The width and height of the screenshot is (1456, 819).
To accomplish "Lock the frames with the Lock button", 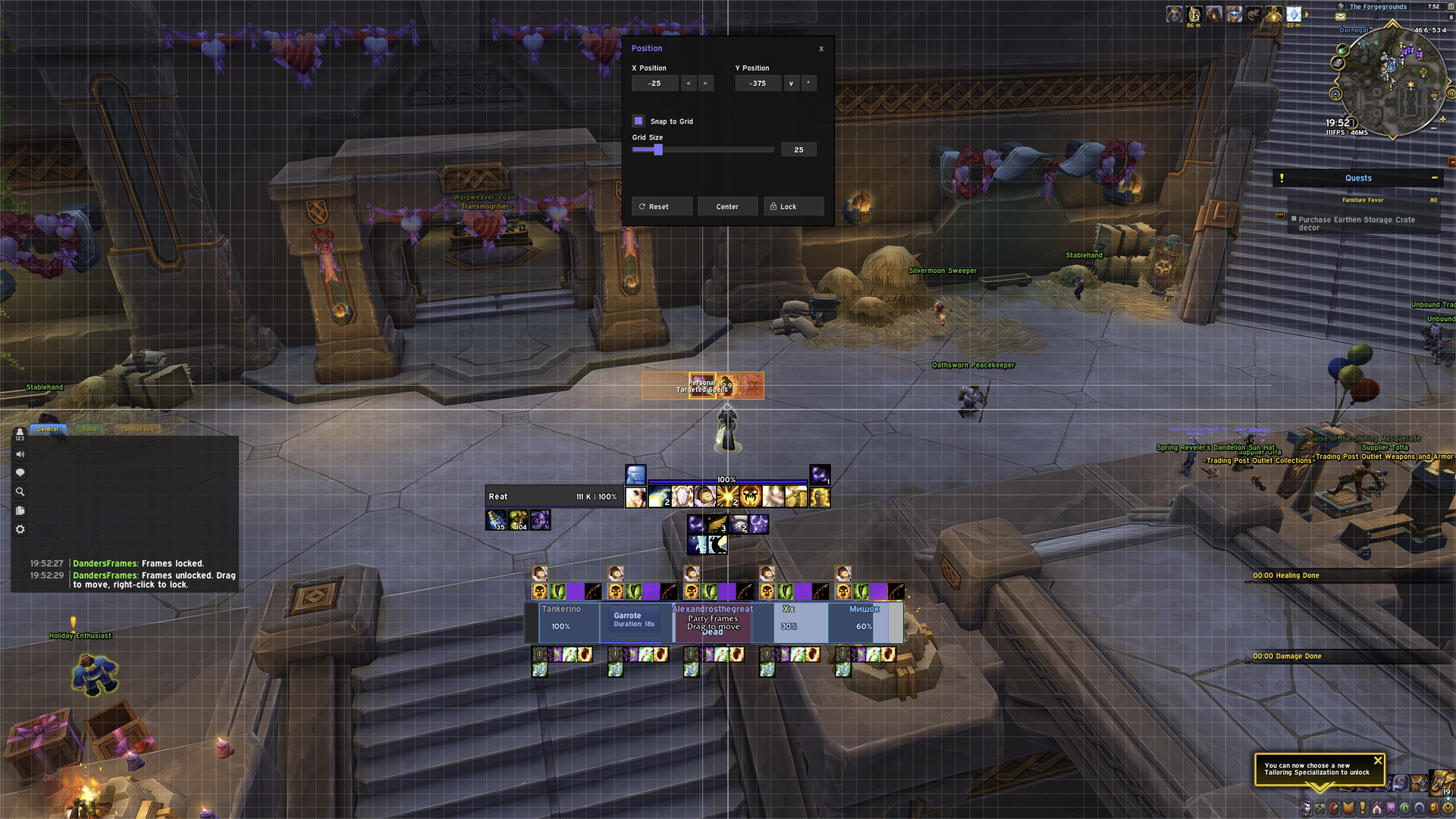I will tap(793, 206).
